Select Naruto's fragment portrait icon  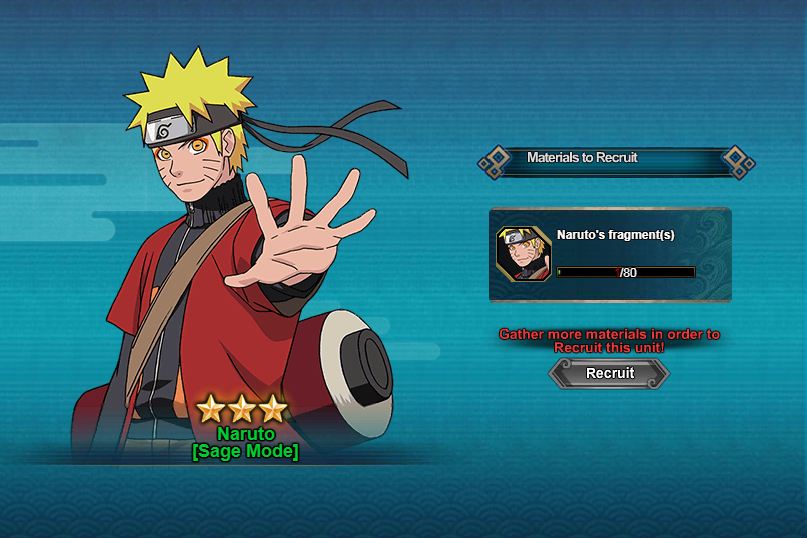tap(522, 254)
